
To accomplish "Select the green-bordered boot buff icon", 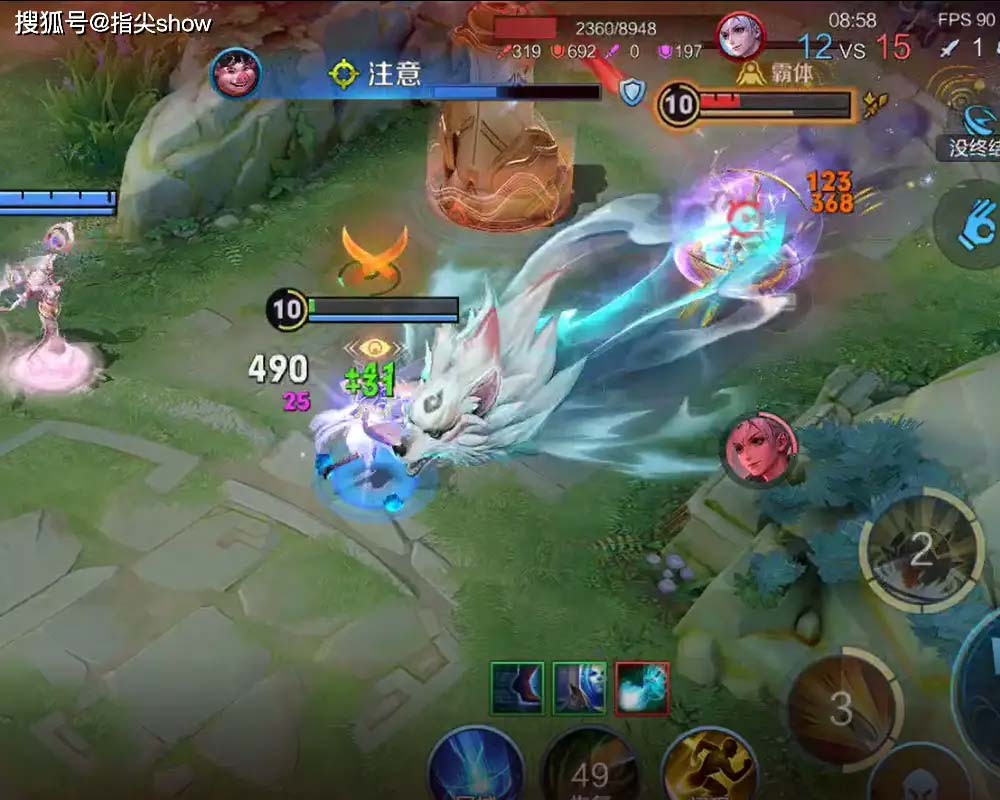I will [x=517, y=688].
